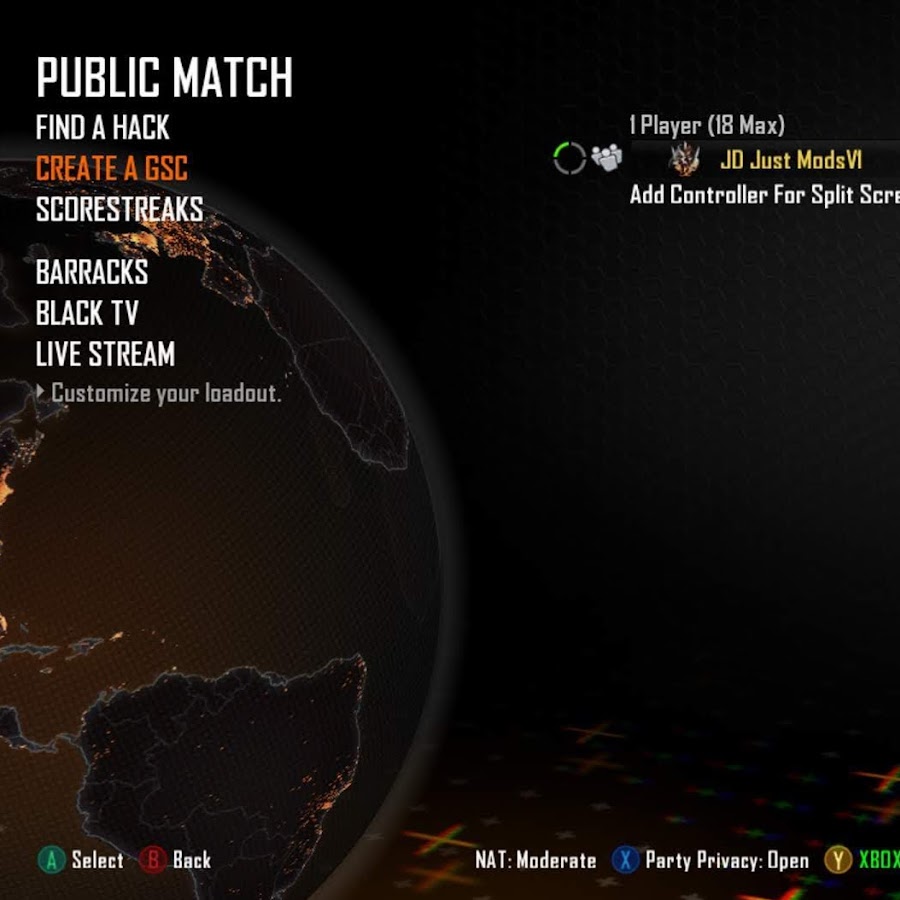Viewport: 900px width, 900px height.
Task: Select the Find a Hack menu entry
Action: point(103,128)
